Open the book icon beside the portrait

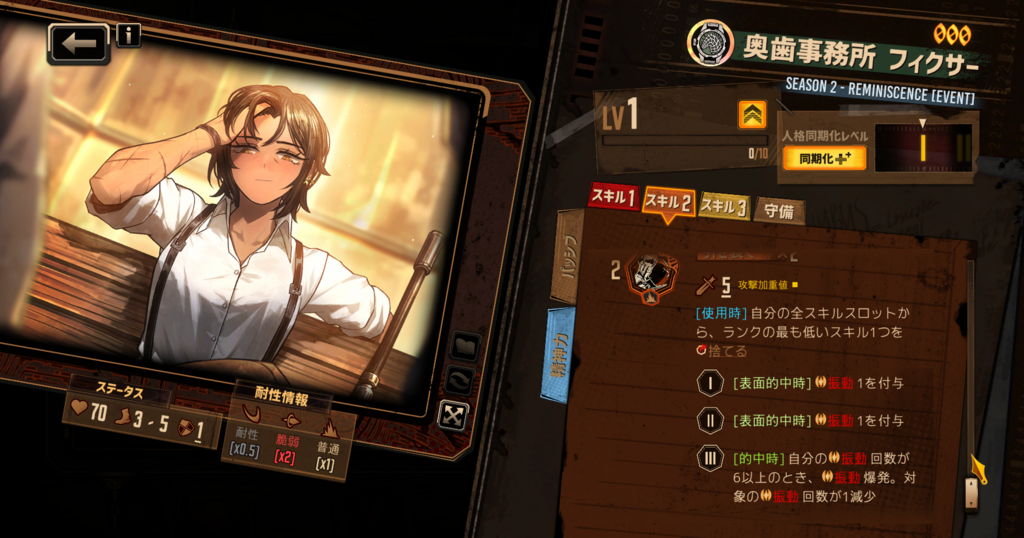[465, 346]
